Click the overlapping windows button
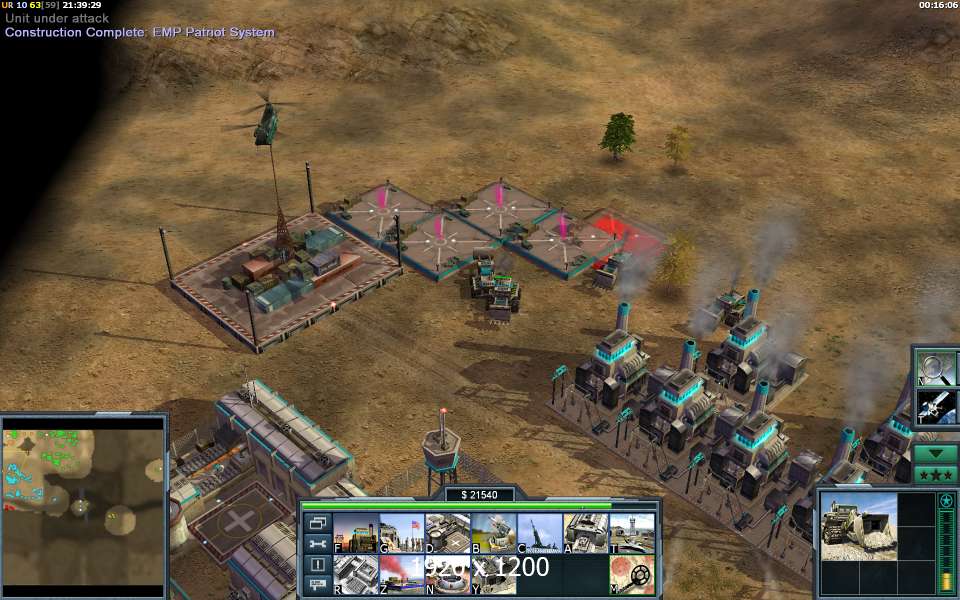 click(317, 523)
